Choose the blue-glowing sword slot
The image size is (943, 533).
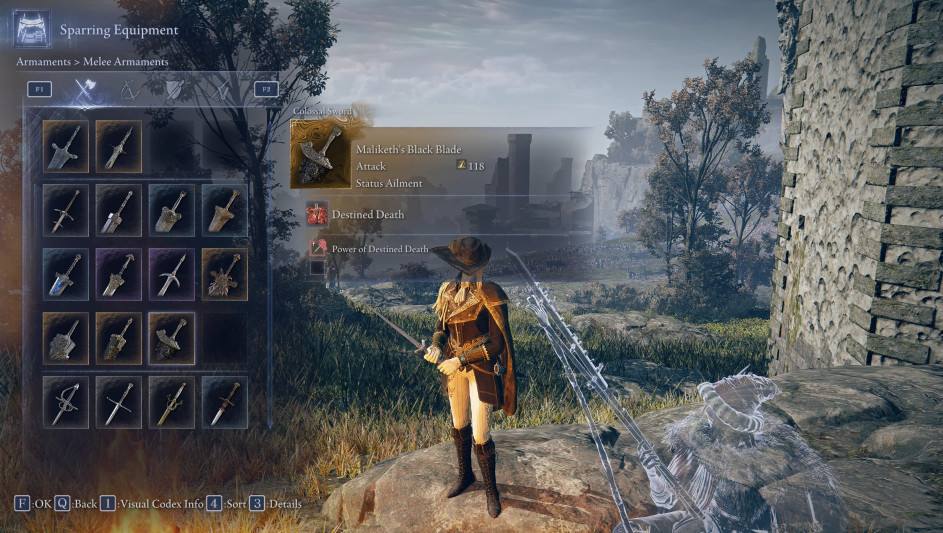[66, 274]
